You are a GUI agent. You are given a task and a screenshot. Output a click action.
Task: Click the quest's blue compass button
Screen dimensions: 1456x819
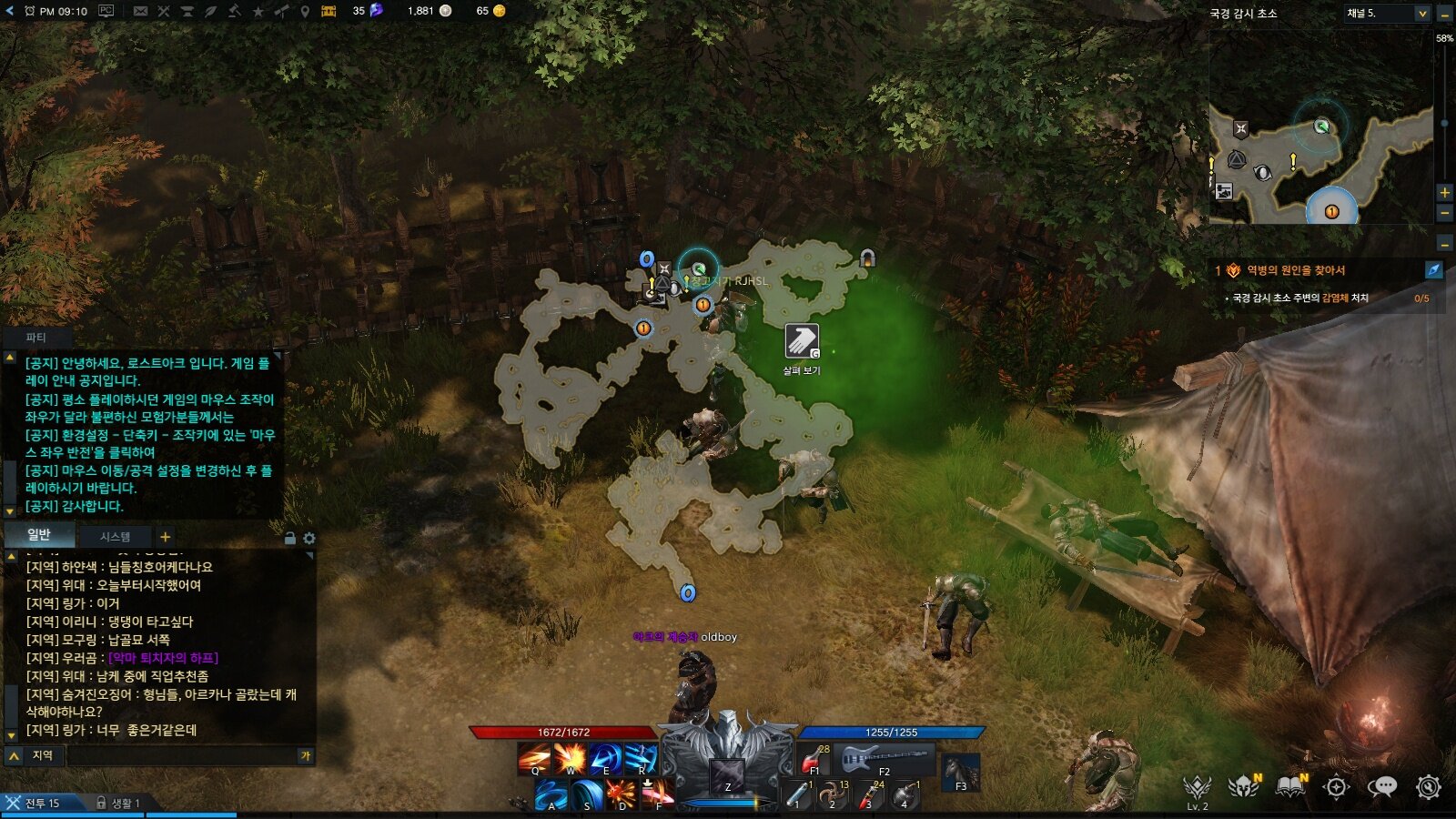(1433, 270)
